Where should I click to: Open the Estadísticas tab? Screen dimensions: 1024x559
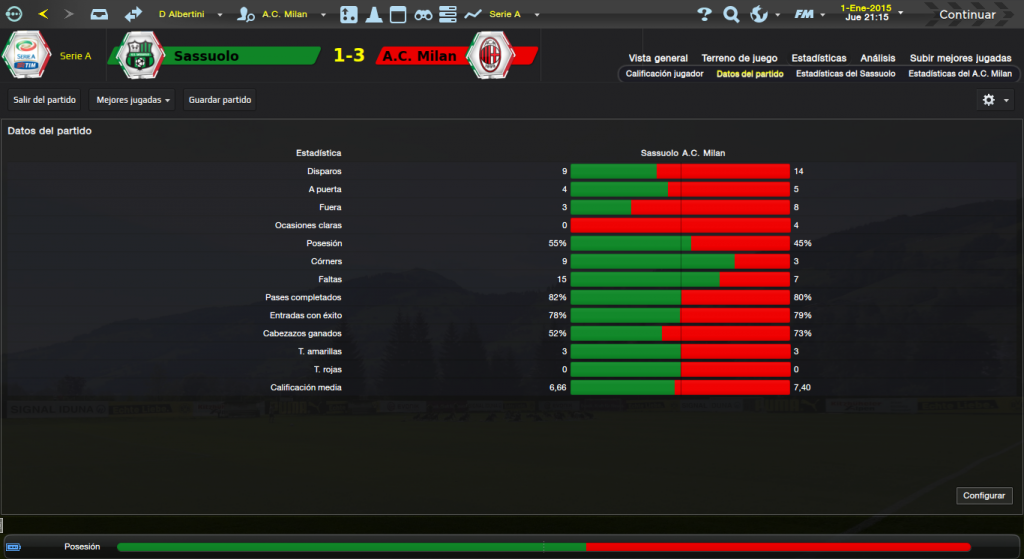point(818,58)
